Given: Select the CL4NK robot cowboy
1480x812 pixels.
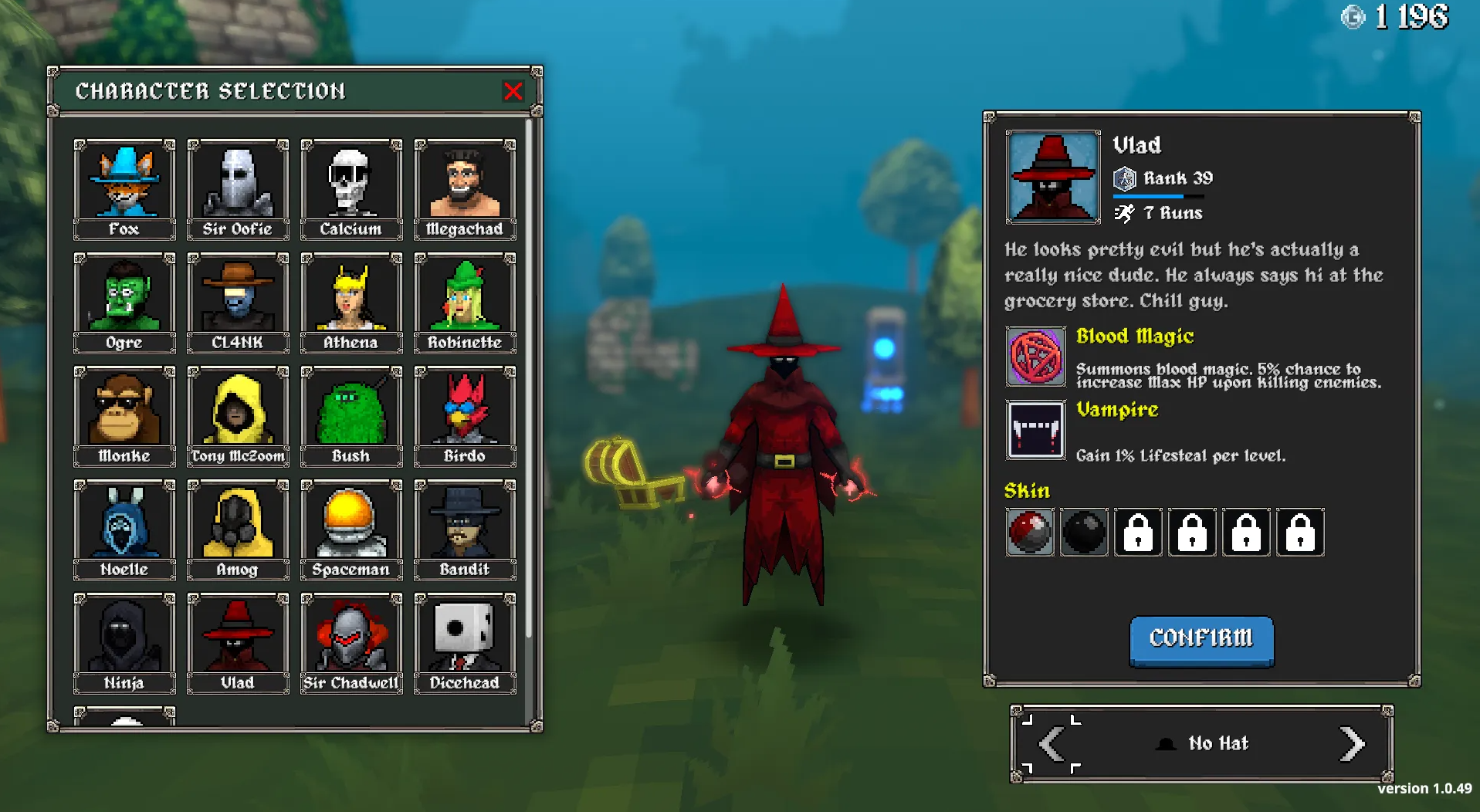Looking at the screenshot, I should click(x=238, y=302).
